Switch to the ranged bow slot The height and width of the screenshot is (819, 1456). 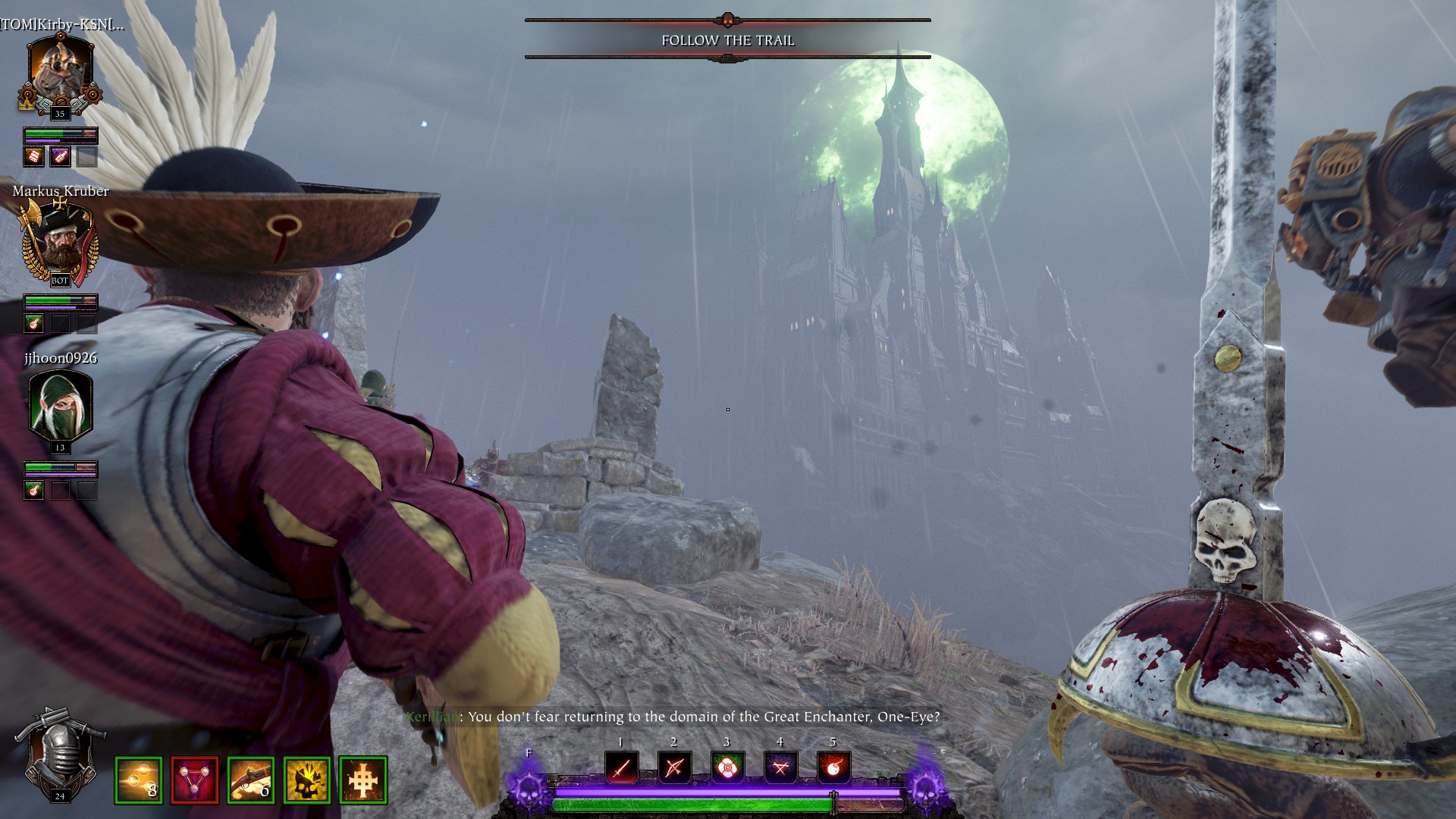673,767
